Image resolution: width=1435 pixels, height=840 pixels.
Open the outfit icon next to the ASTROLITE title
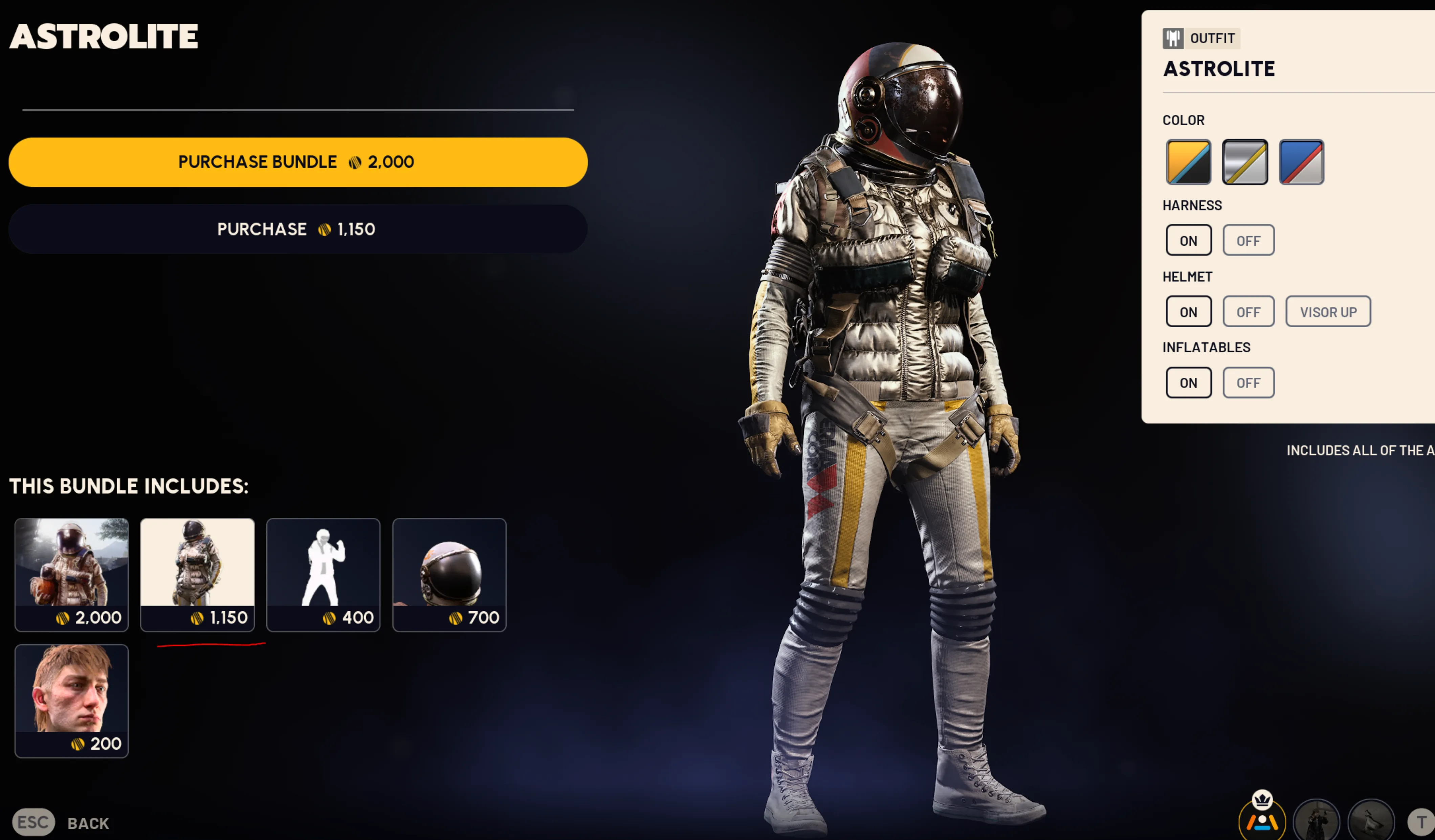click(1173, 38)
